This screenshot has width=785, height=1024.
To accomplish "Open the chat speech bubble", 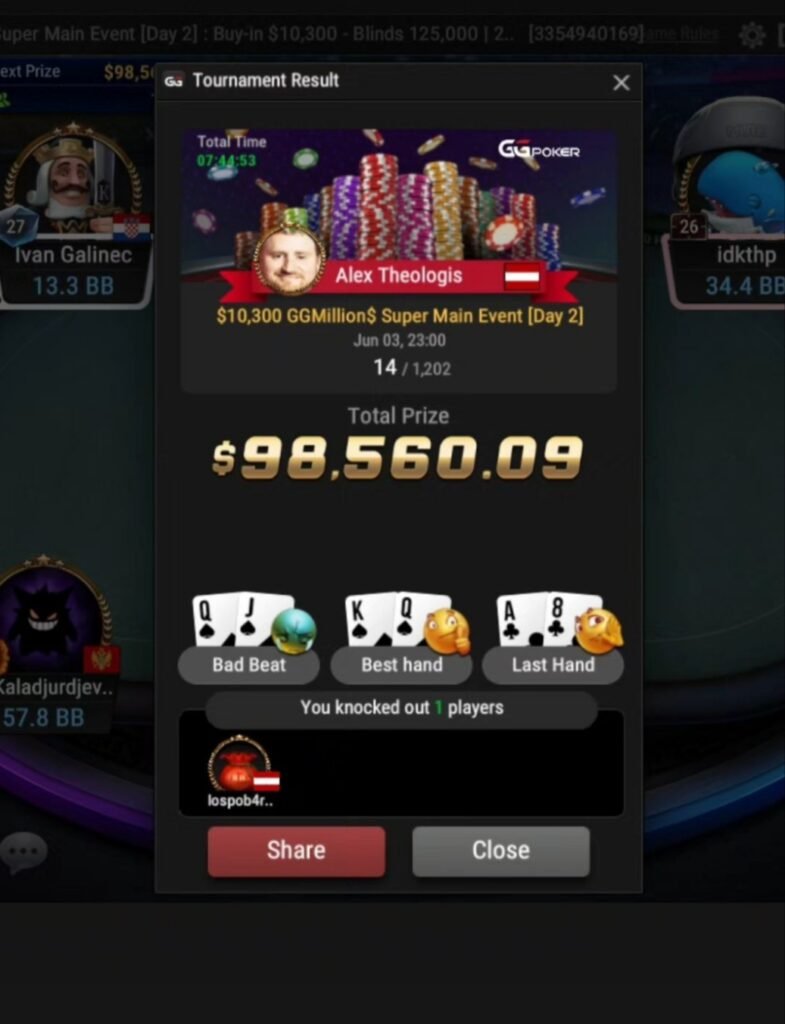I will [23, 852].
